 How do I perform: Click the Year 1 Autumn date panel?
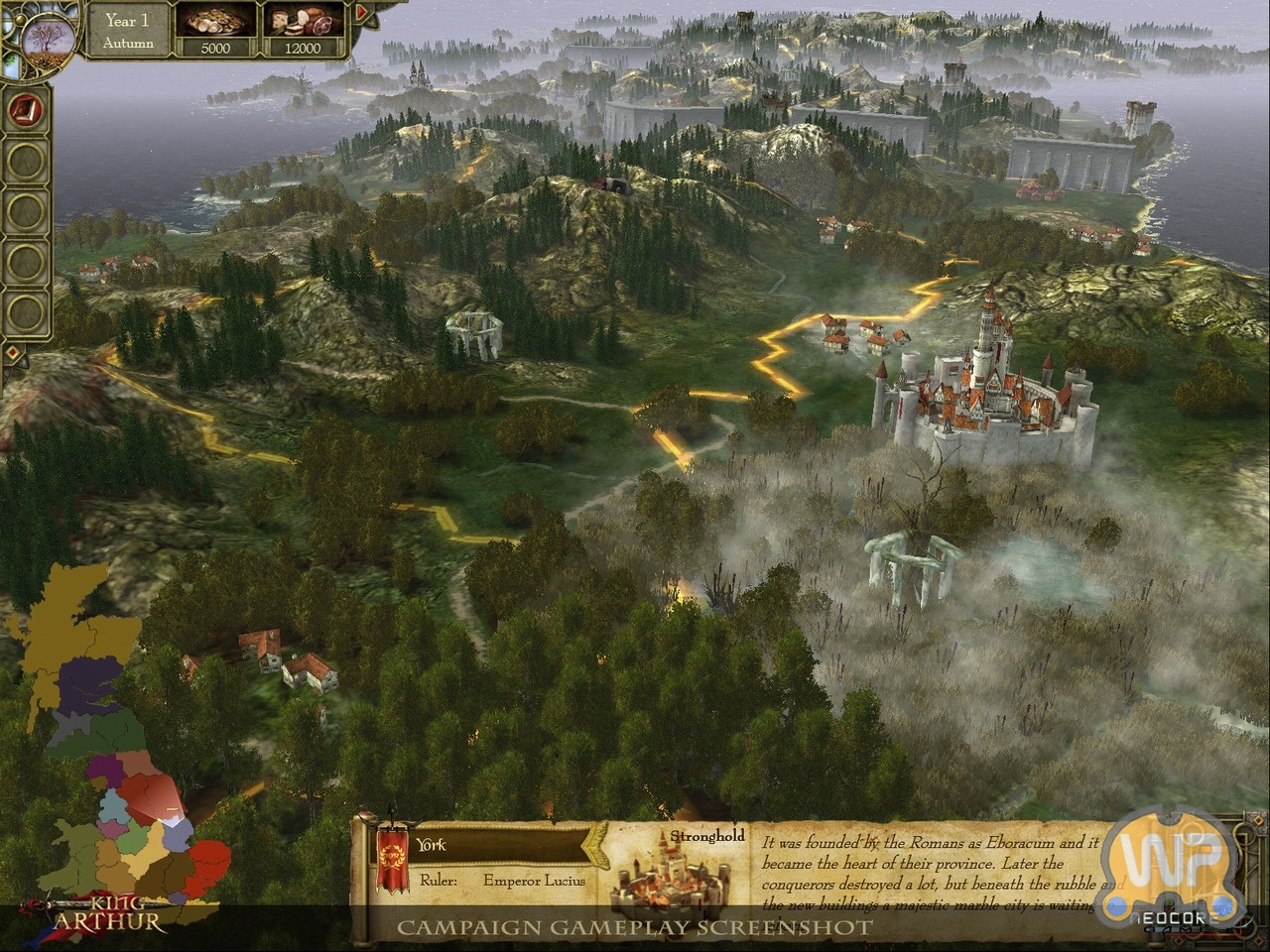[129, 31]
